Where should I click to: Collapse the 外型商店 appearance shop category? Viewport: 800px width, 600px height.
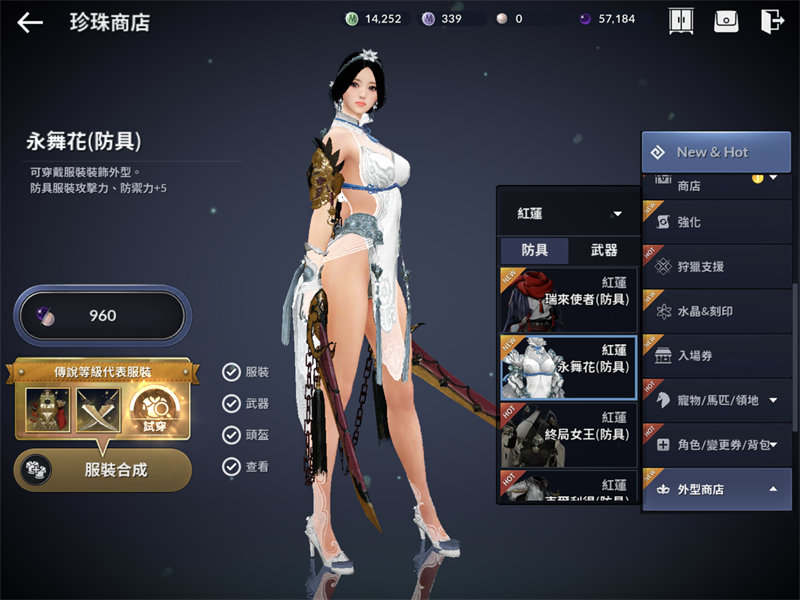715,489
